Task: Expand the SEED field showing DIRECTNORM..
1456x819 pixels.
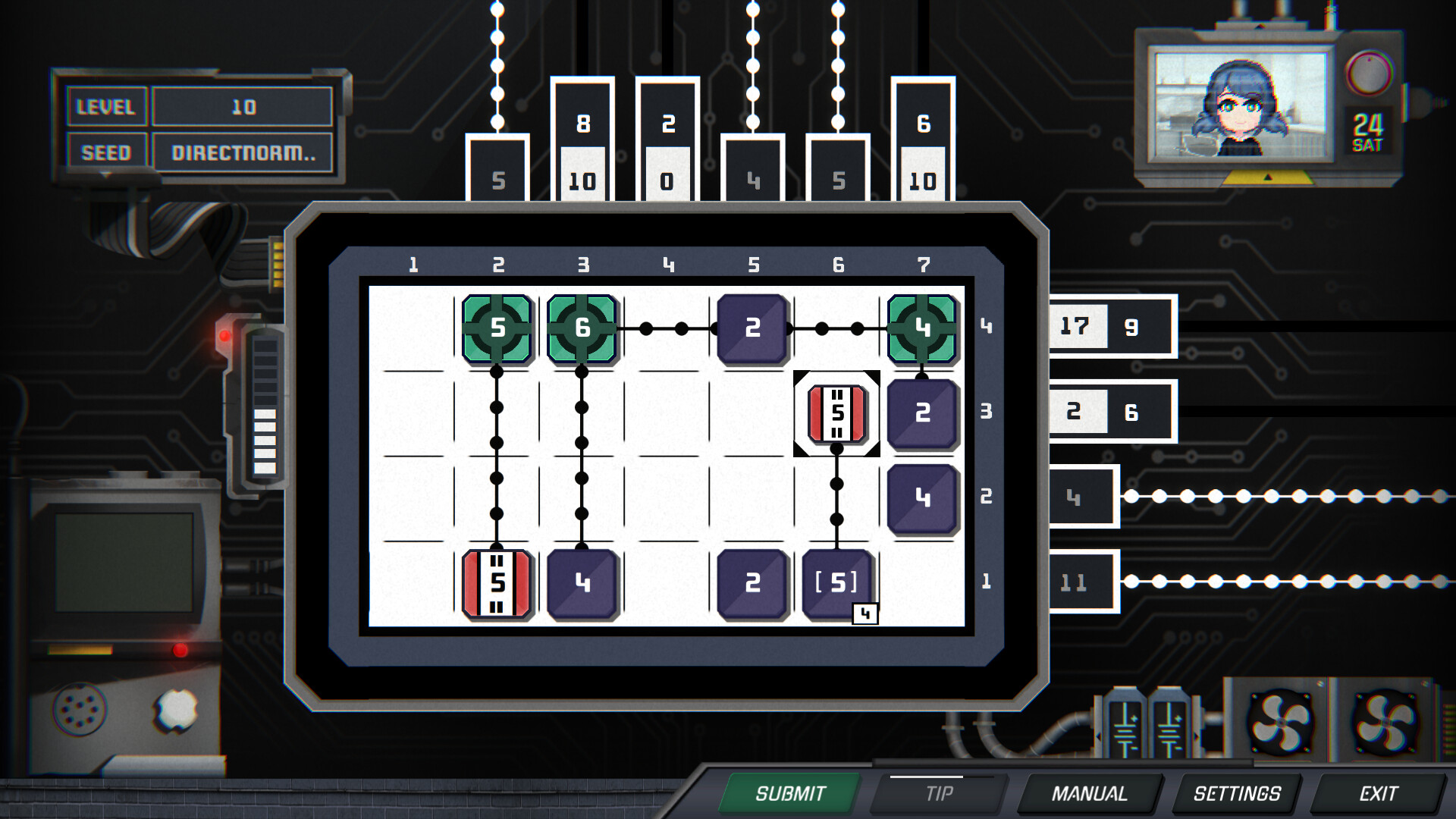Action: coord(244,152)
